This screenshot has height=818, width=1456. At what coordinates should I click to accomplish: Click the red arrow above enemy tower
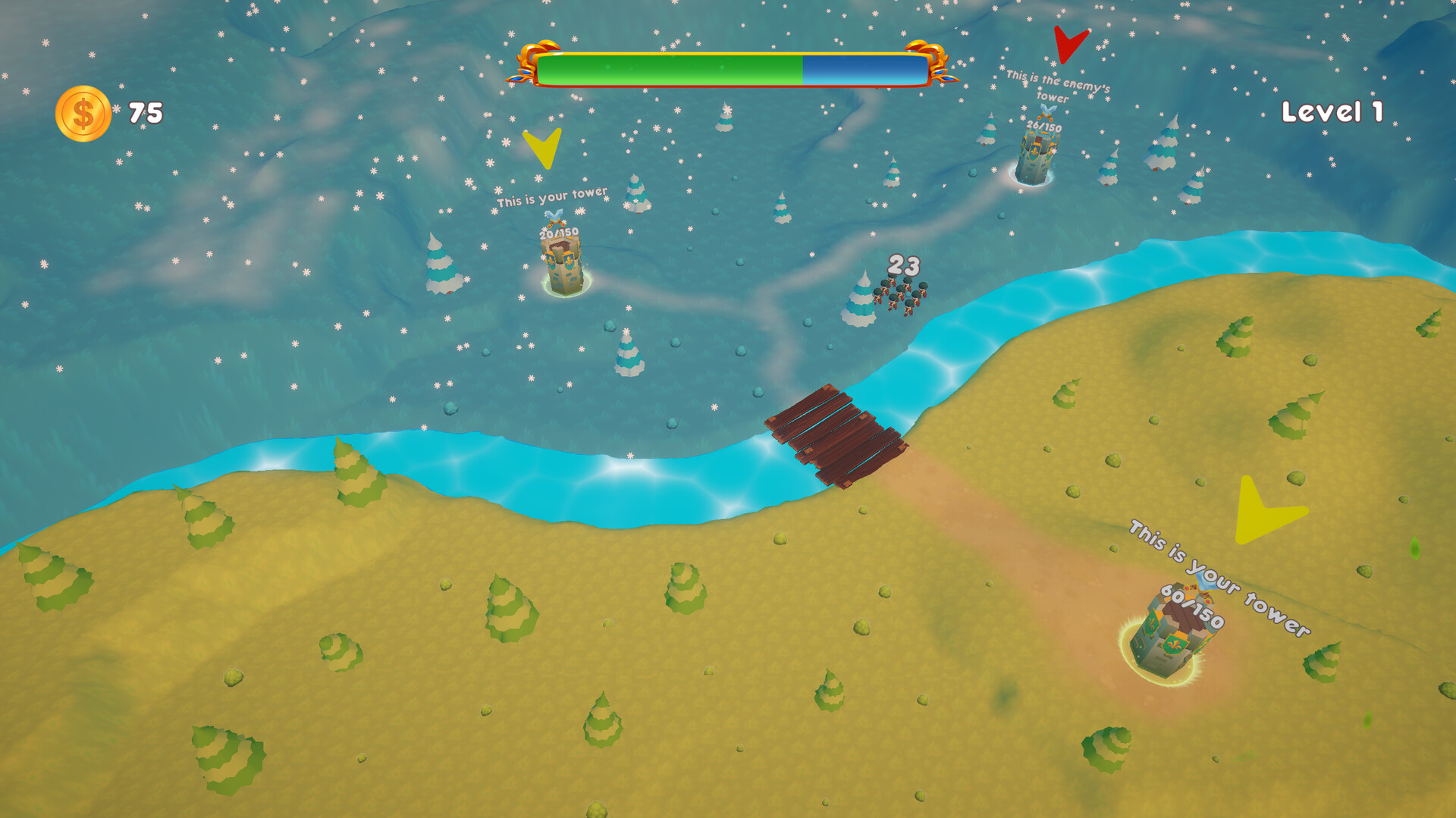tap(1067, 42)
